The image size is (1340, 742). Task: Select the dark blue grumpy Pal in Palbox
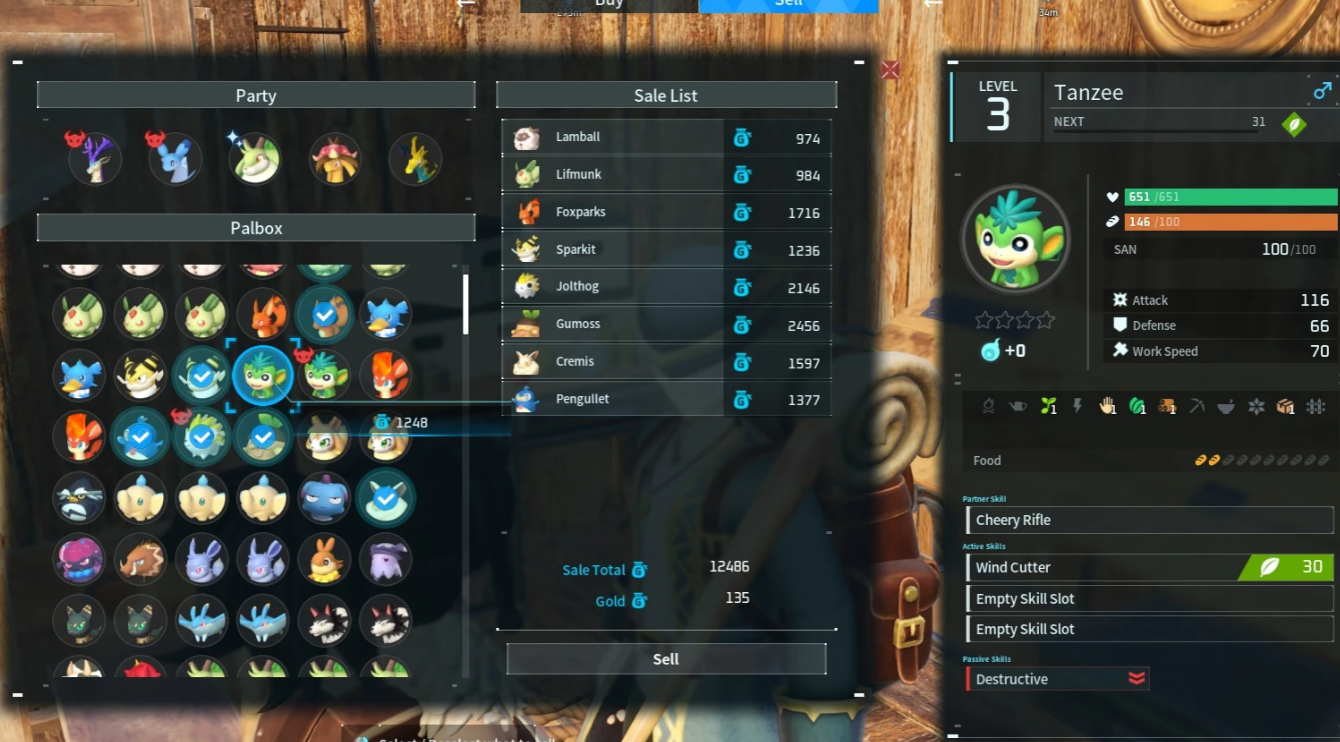pos(324,497)
